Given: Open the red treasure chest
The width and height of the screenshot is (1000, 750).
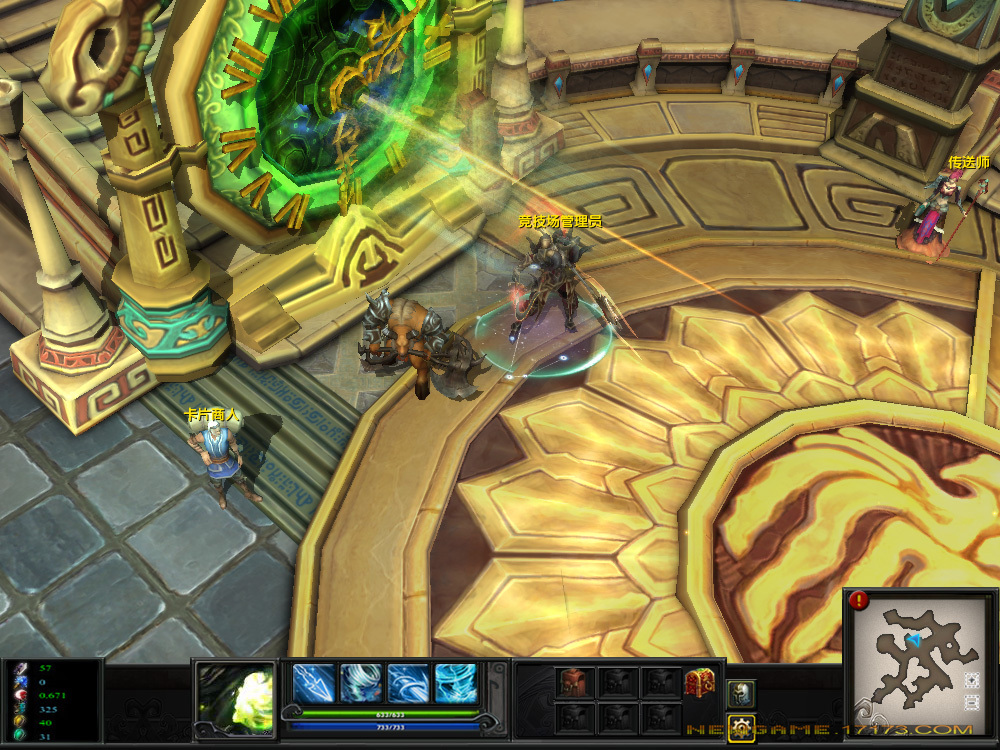Looking at the screenshot, I should point(698,683).
